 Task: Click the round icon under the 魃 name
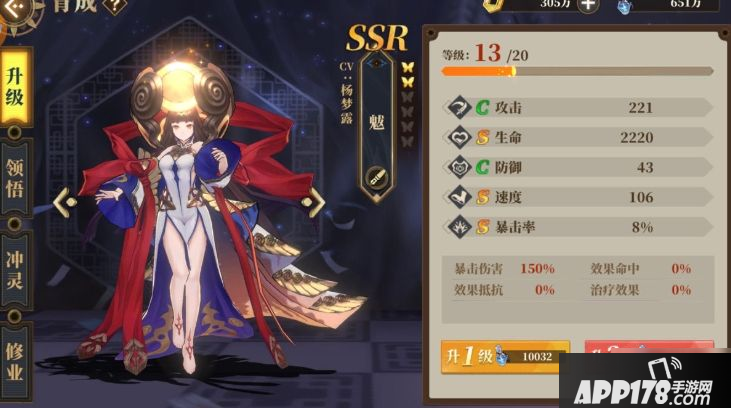coord(377,176)
